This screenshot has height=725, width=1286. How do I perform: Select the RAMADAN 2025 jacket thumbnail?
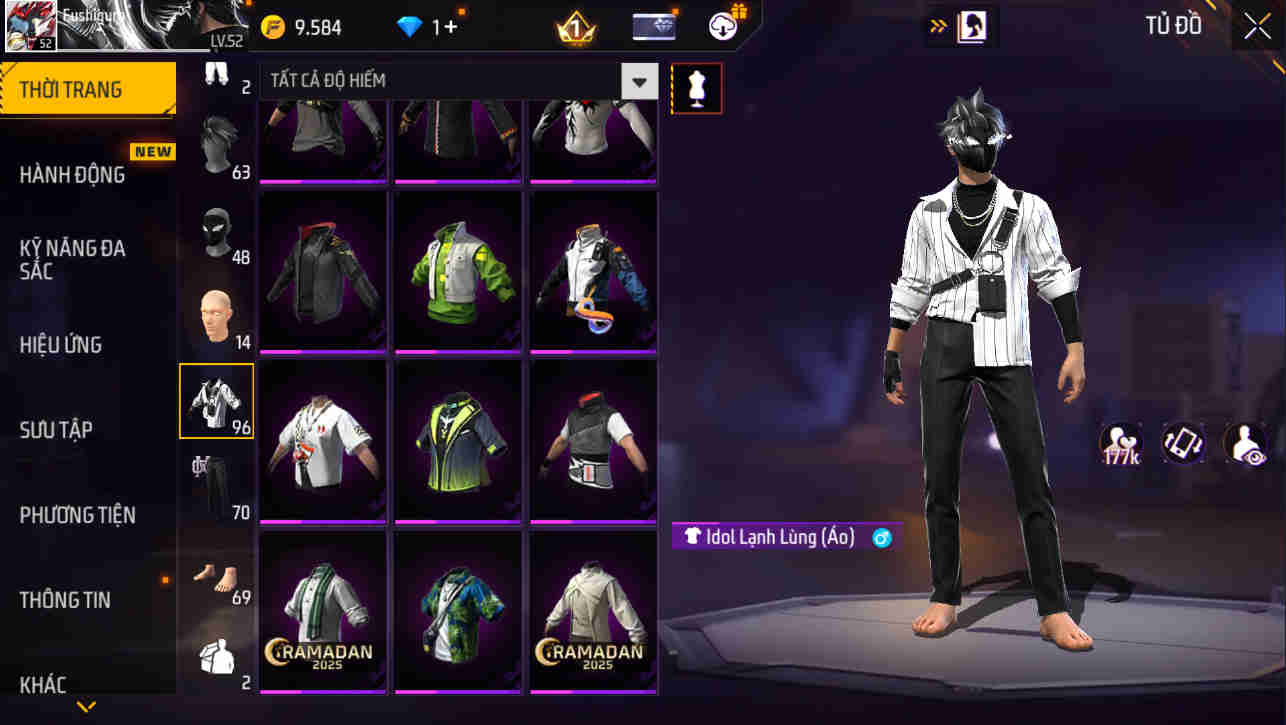click(x=322, y=610)
